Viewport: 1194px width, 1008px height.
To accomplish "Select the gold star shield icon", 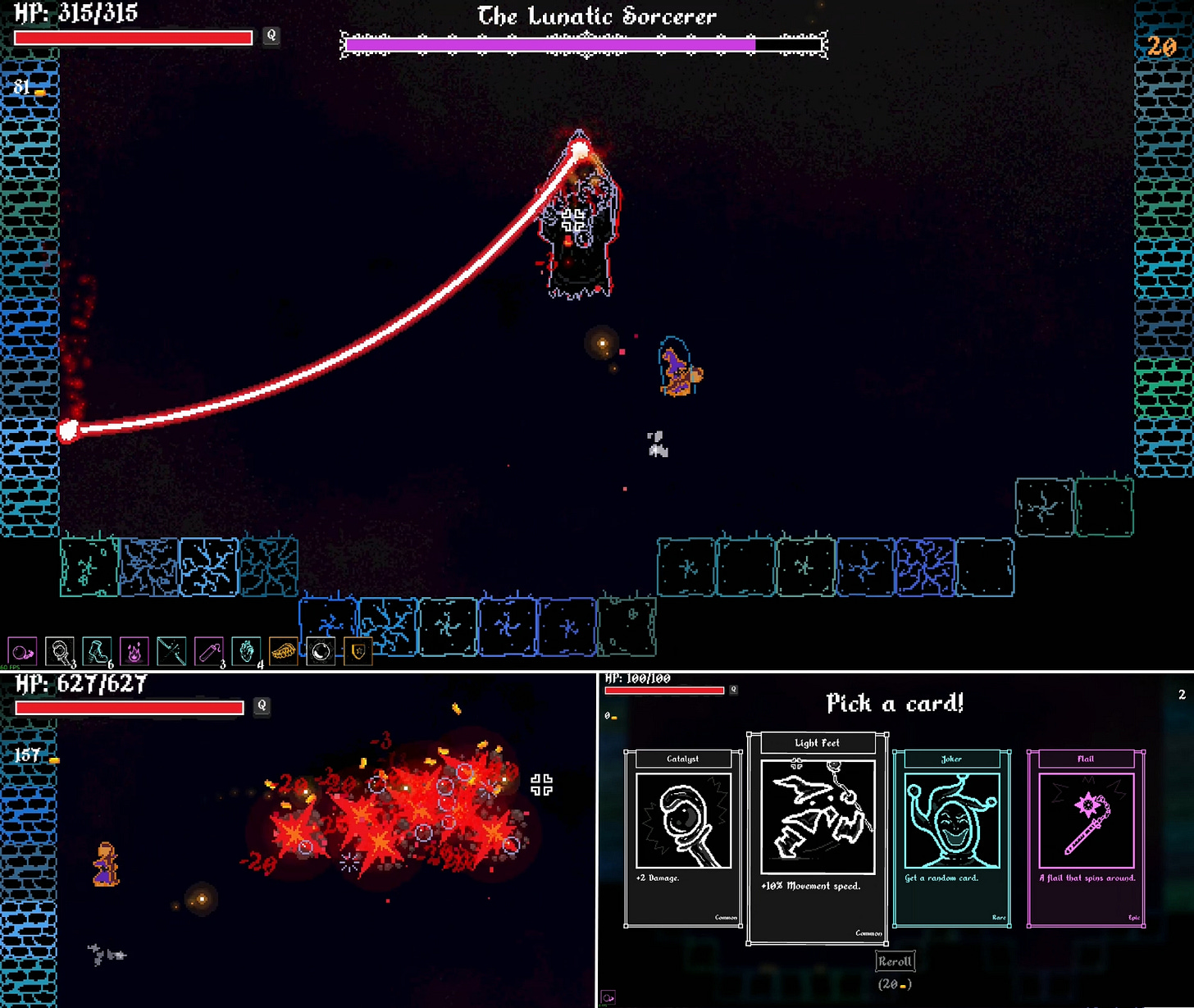I will click(x=358, y=652).
